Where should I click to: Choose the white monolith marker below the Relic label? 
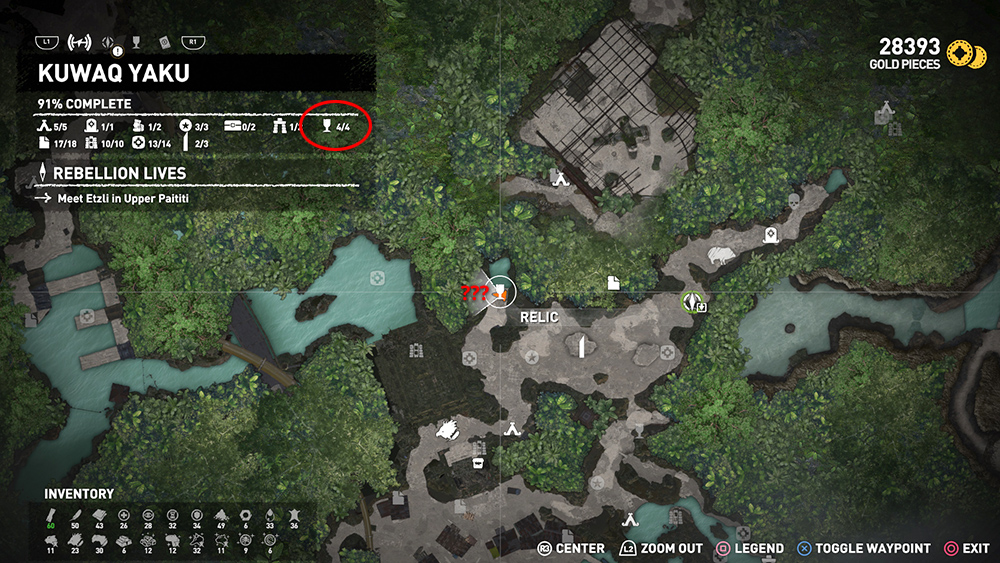(579, 346)
